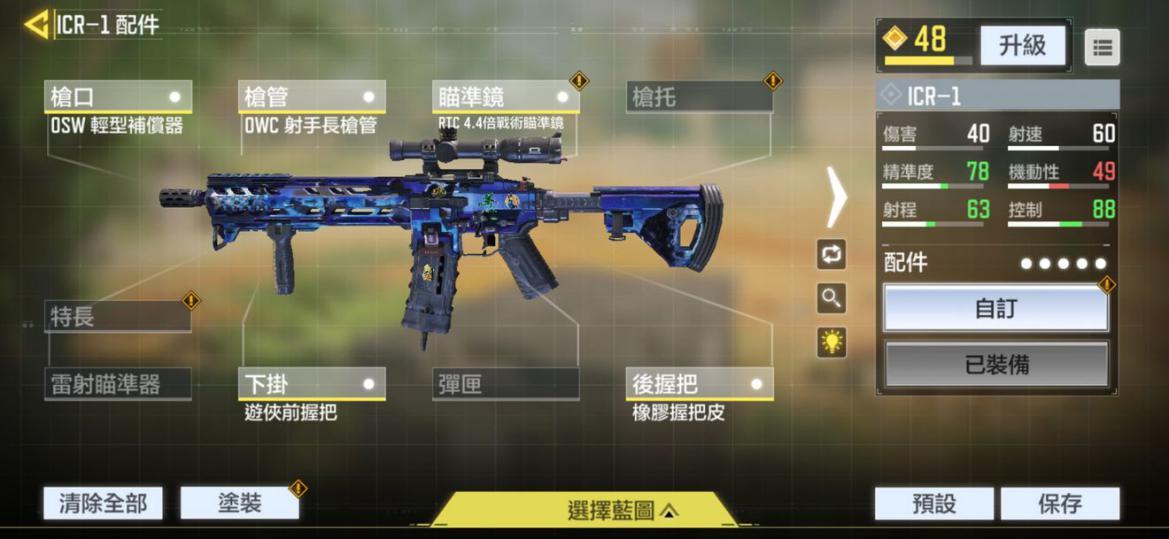Choose the empty 槍托 stock slot
Screen dimensions: 1169x539
coord(700,97)
